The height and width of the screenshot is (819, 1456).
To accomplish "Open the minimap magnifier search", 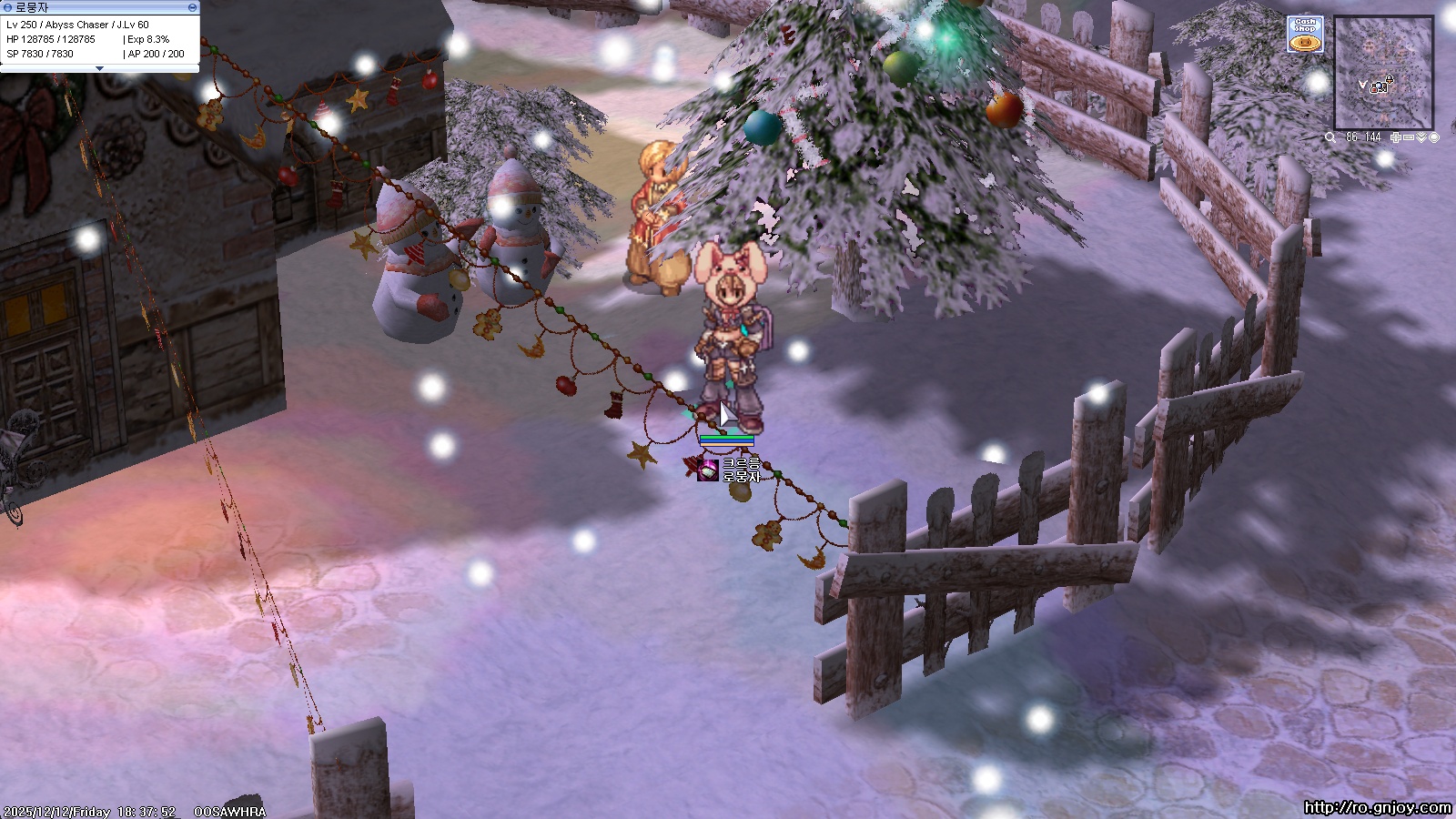I will tap(1330, 138).
